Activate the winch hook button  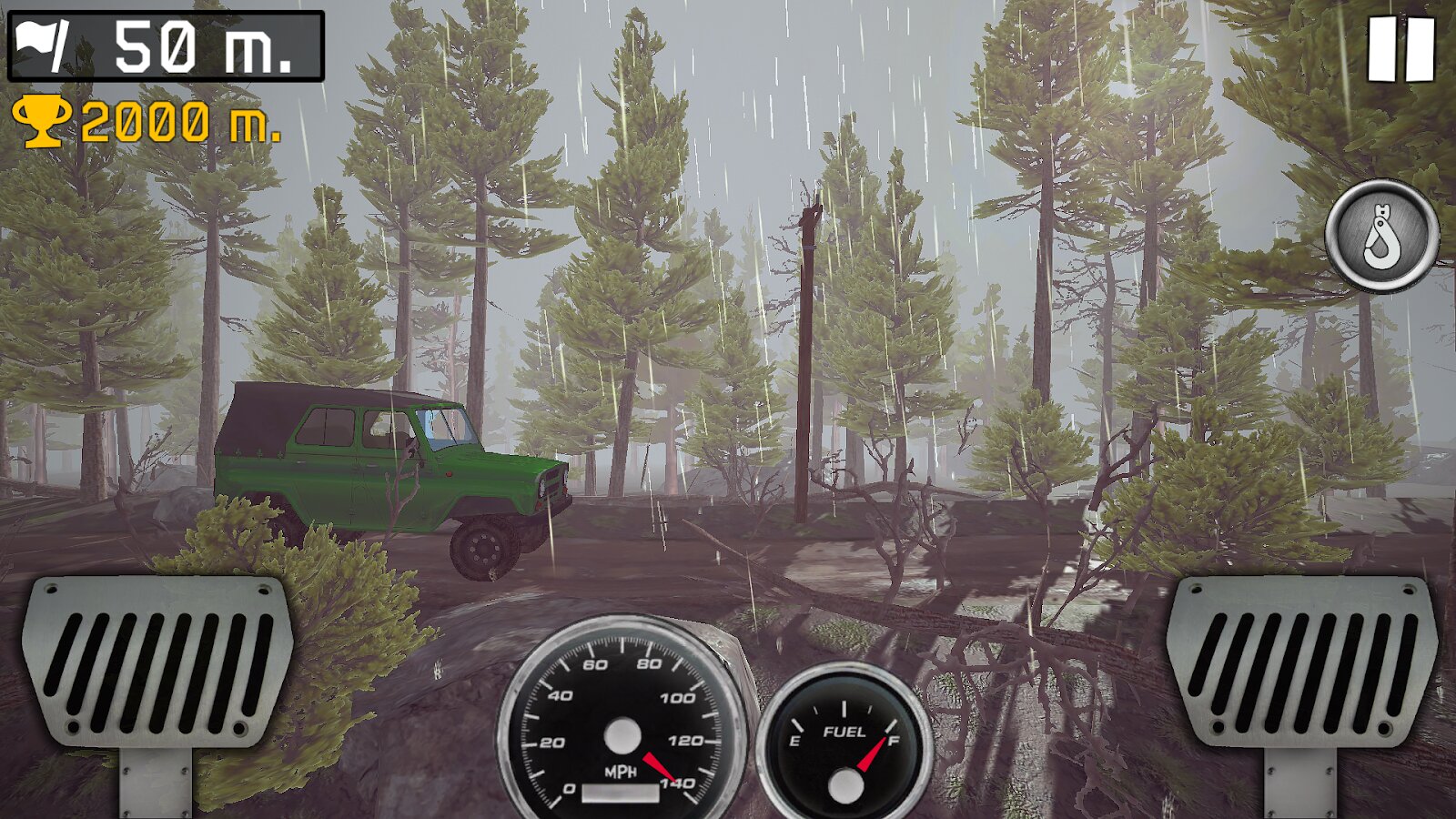(x=1381, y=235)
